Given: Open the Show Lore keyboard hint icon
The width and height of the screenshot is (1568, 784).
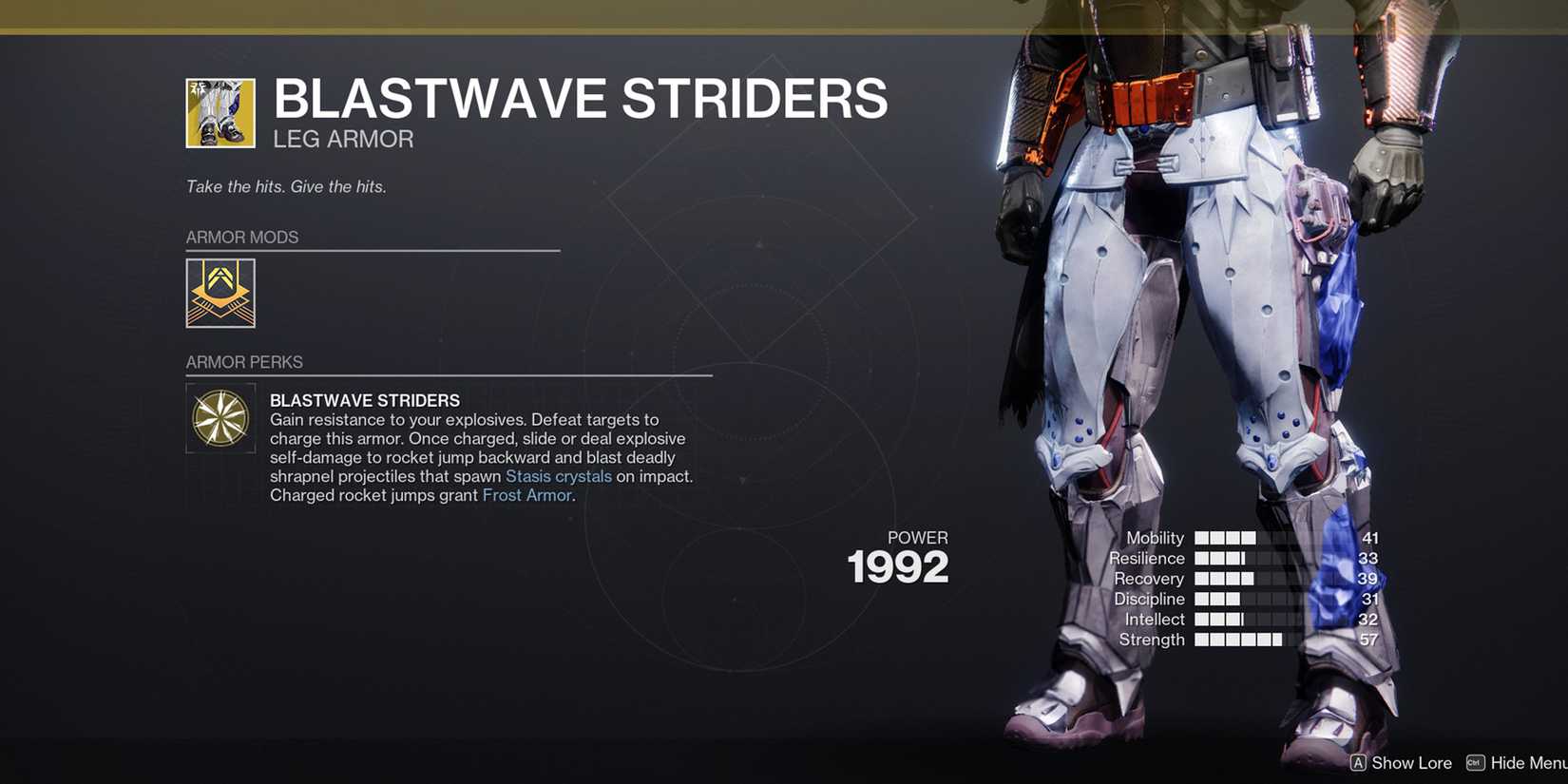Looking at the screenshot, I should tap(1359, 763).
